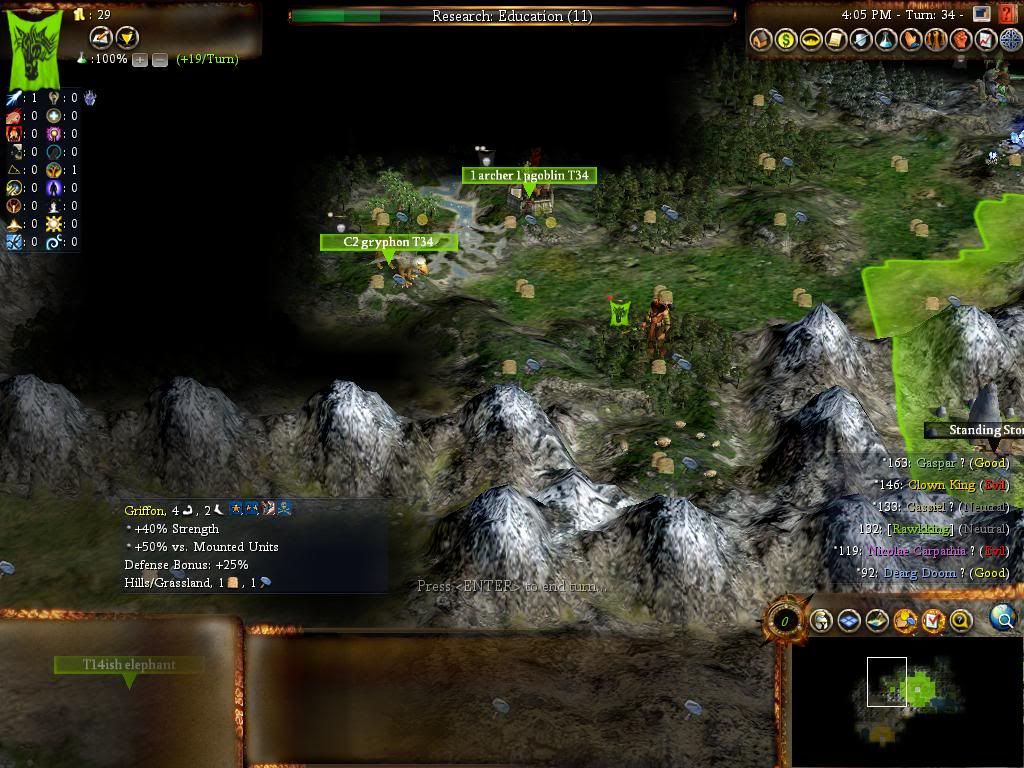Click the main menu monitor icon
Screen dimensions: 1024x768
(x=981, y=15)
